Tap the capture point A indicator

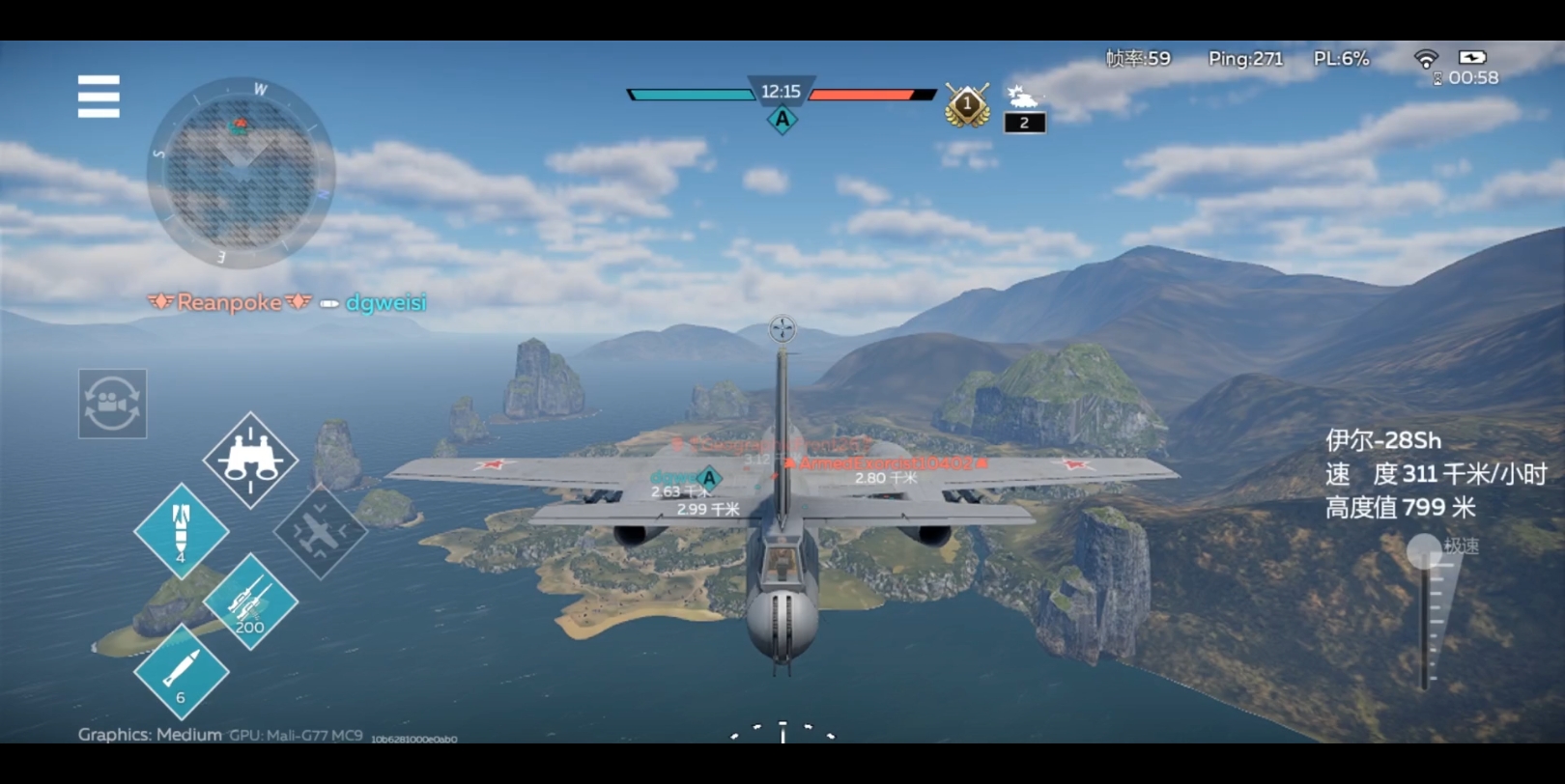(782, 120)
